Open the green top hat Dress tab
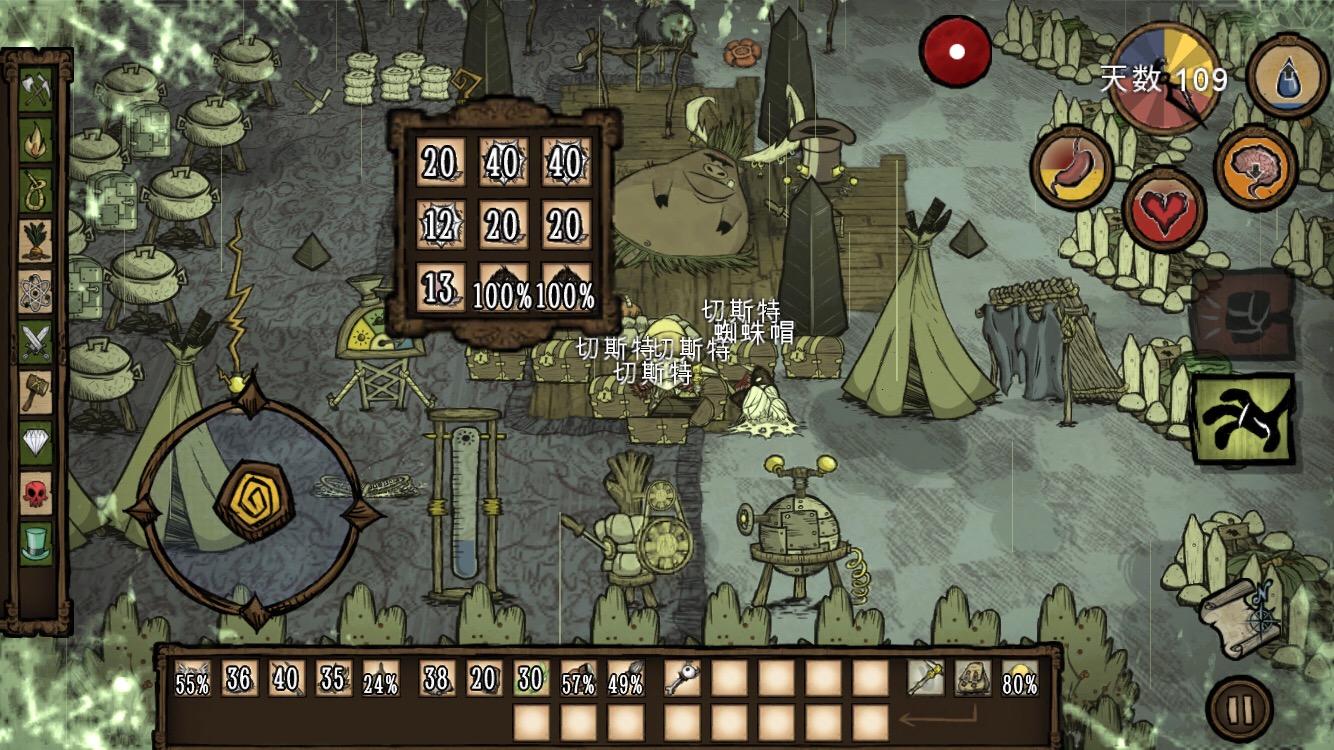Viewport: 1334px width, 750px height. coord(36,543)
